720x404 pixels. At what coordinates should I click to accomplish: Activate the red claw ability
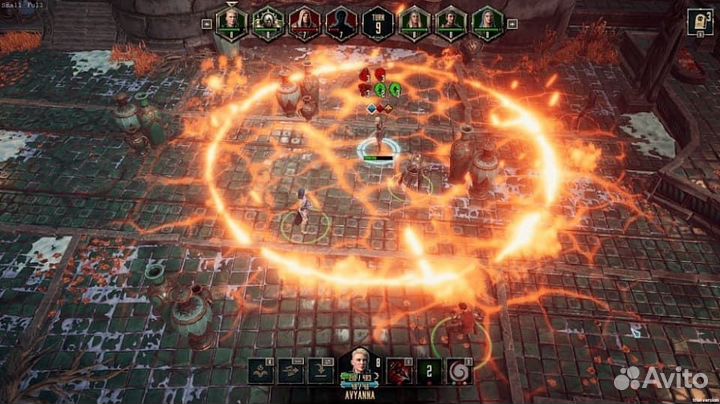[398, 371]
